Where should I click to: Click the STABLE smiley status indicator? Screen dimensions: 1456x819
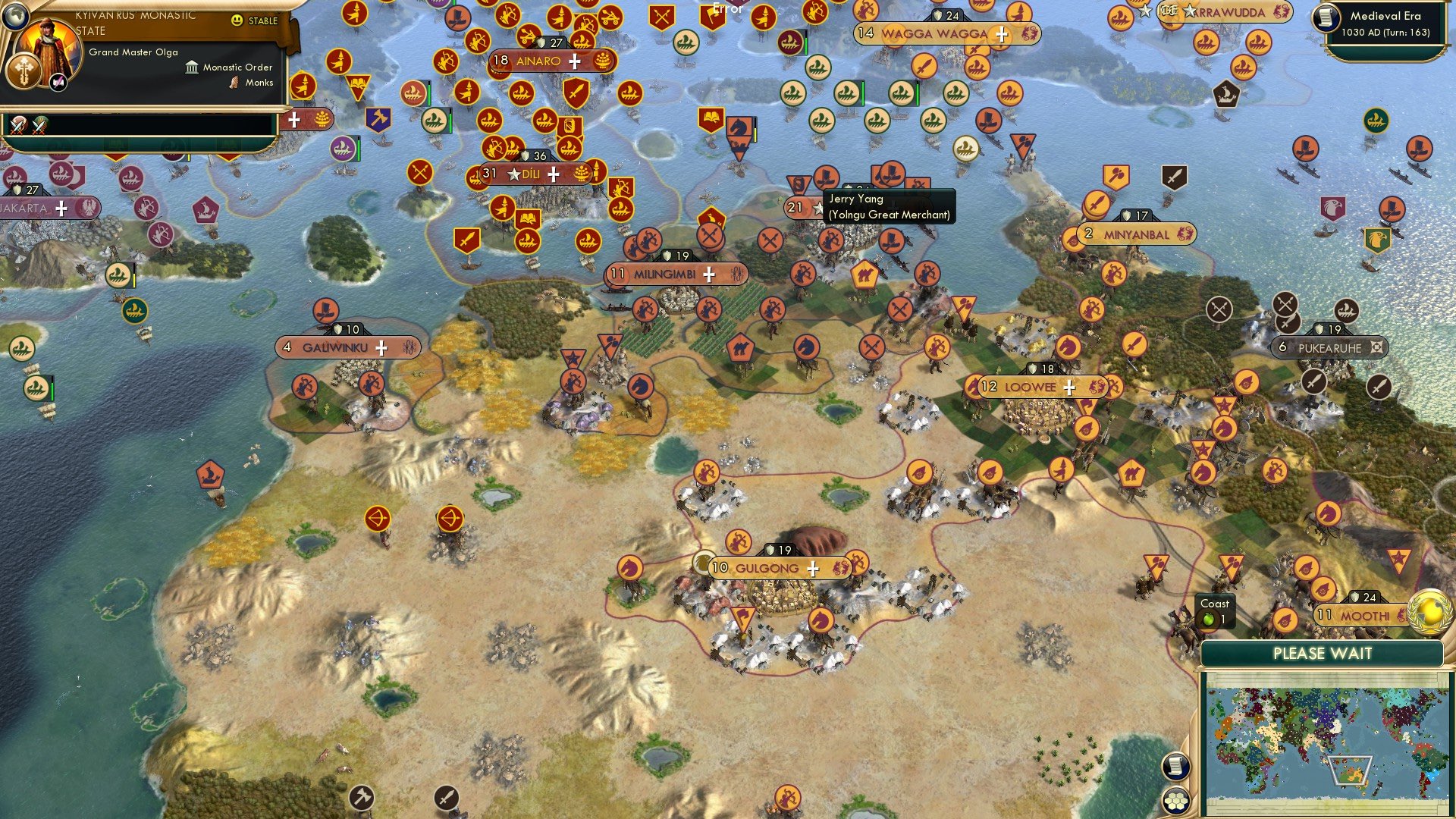[x=238, y=21]
